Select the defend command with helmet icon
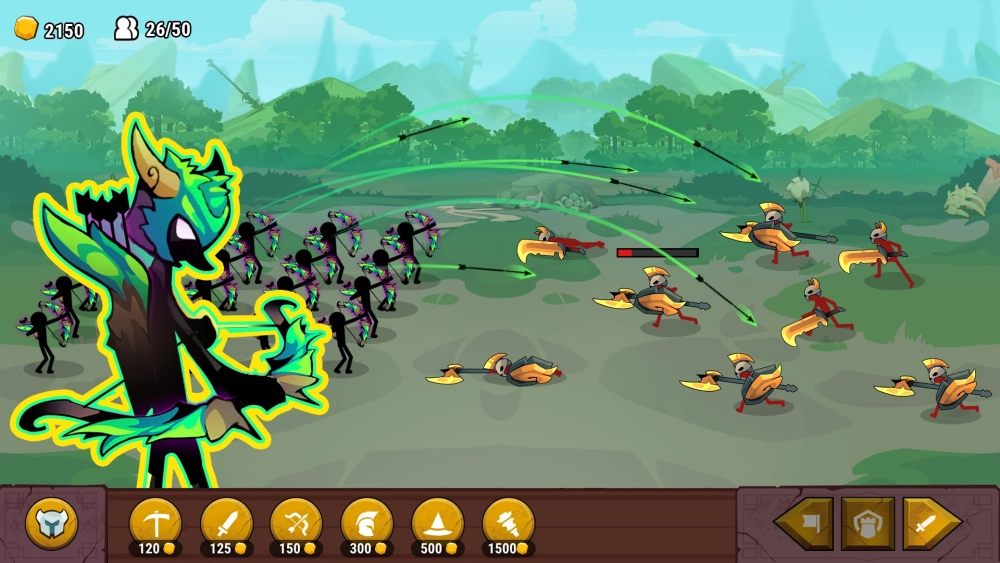1000x563 pixels. pos(867,523)
